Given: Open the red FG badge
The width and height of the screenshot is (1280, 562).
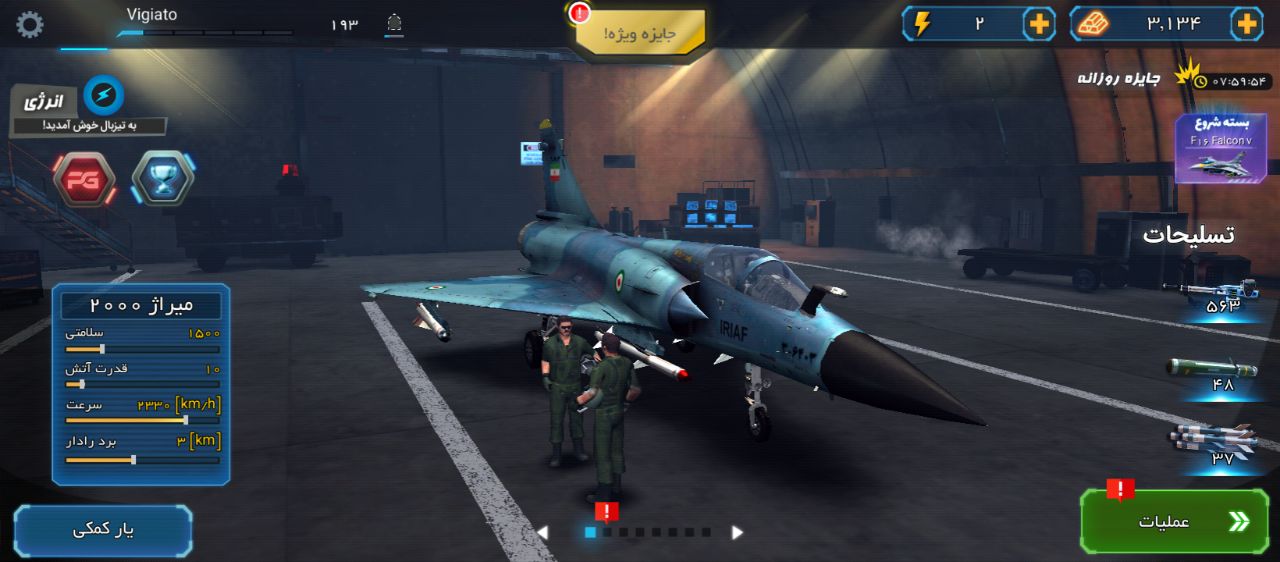Looking at the screenshot, I should click(x=83, y=180).
